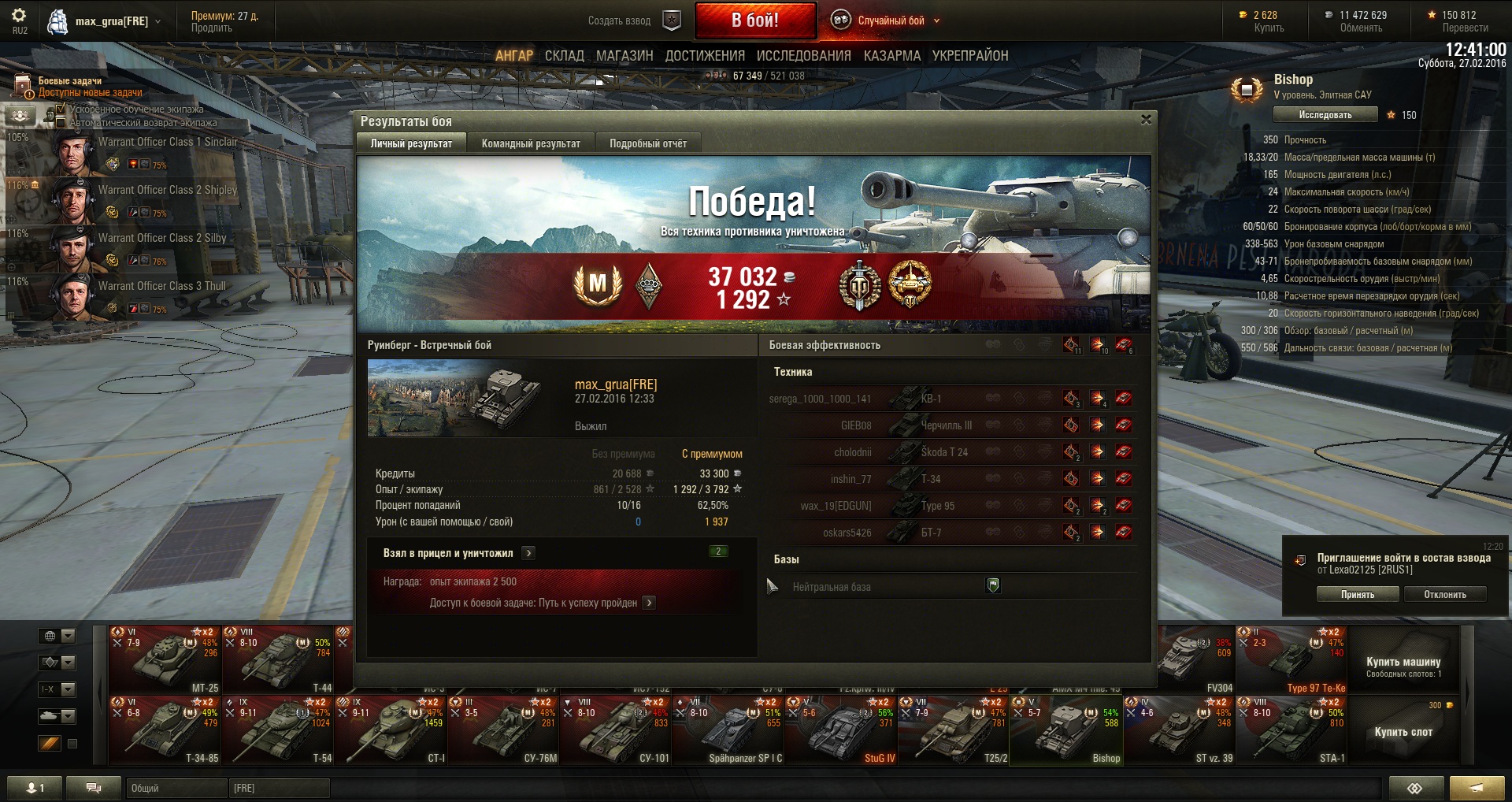Image resolution: width=1512 pixels, height=802 pixels.
Task: Switch to the Командный результат tab
Action: pyautogui.click(x=531, y=143)
